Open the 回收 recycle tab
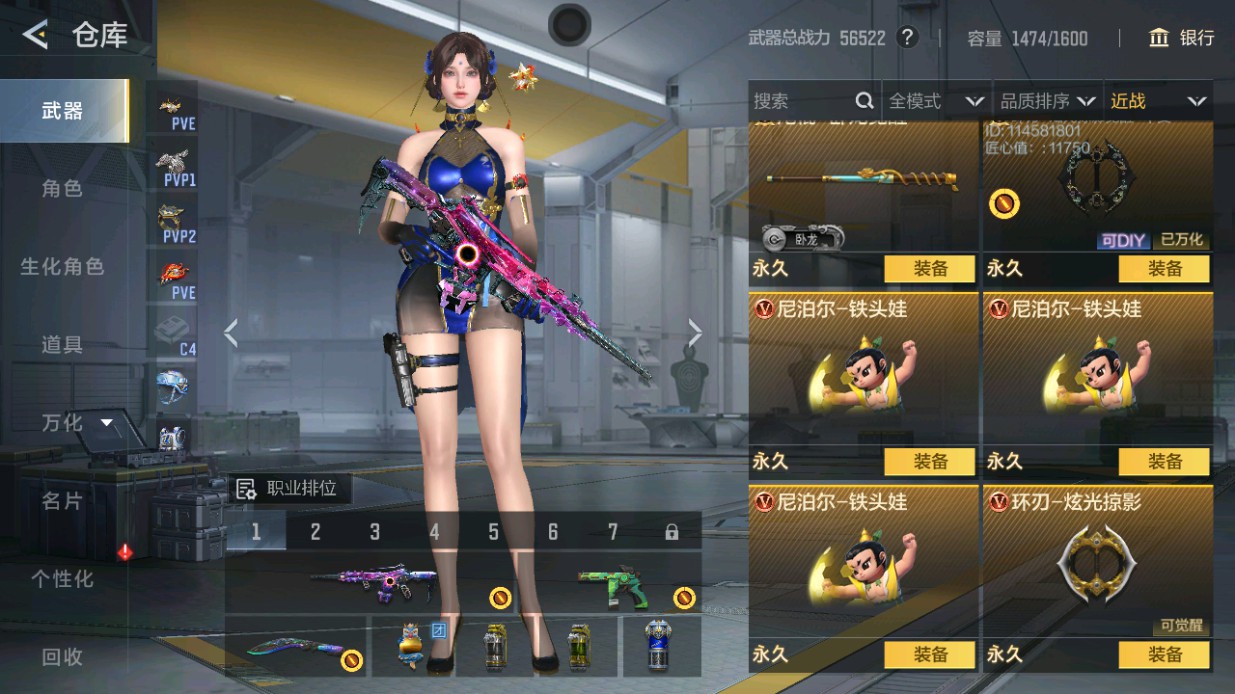This screenshot has height=694, width=1235. click(x=63, y=657)
